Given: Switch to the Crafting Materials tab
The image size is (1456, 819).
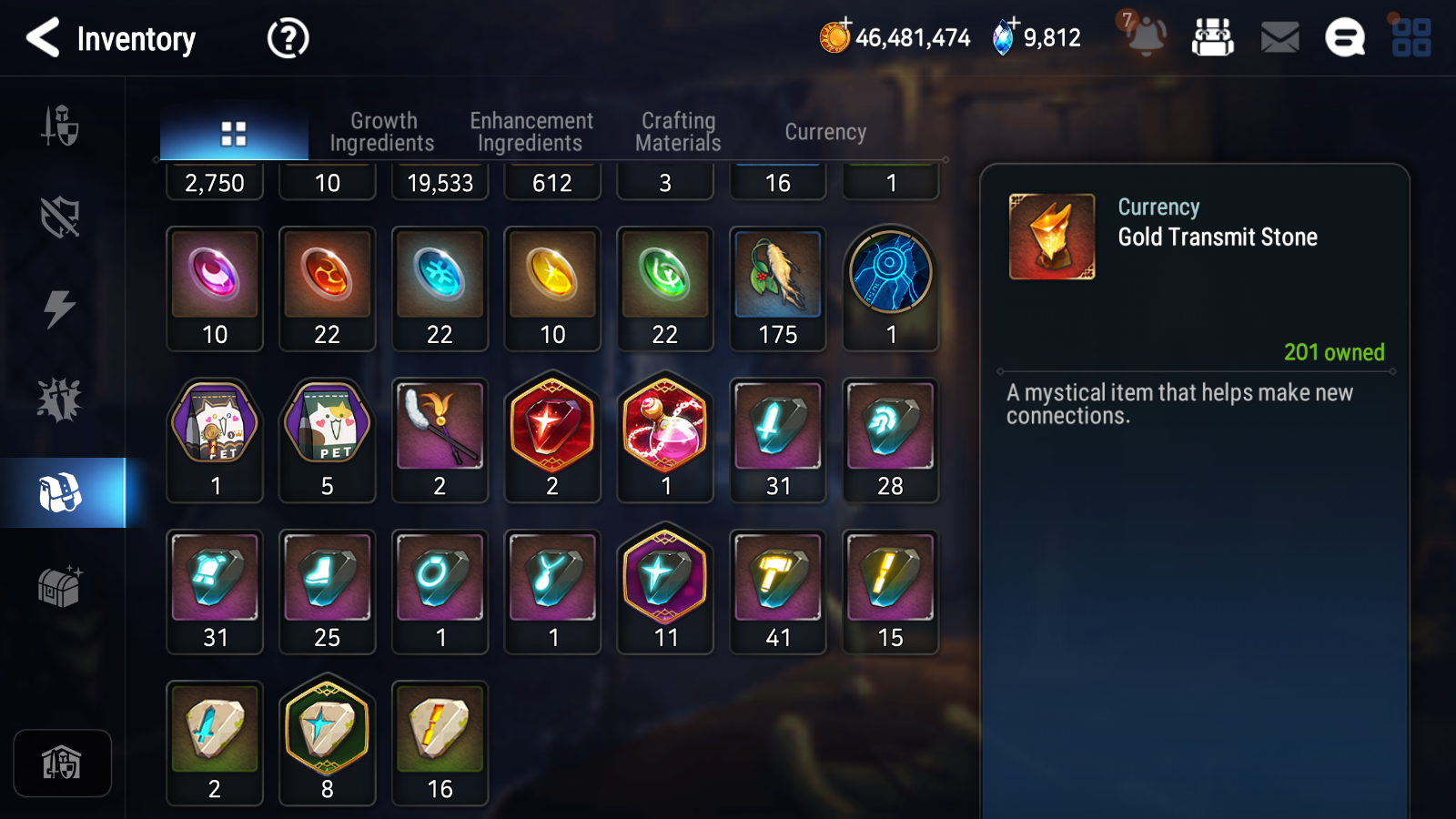Looking at the screenshot, I should pos(678,132).
